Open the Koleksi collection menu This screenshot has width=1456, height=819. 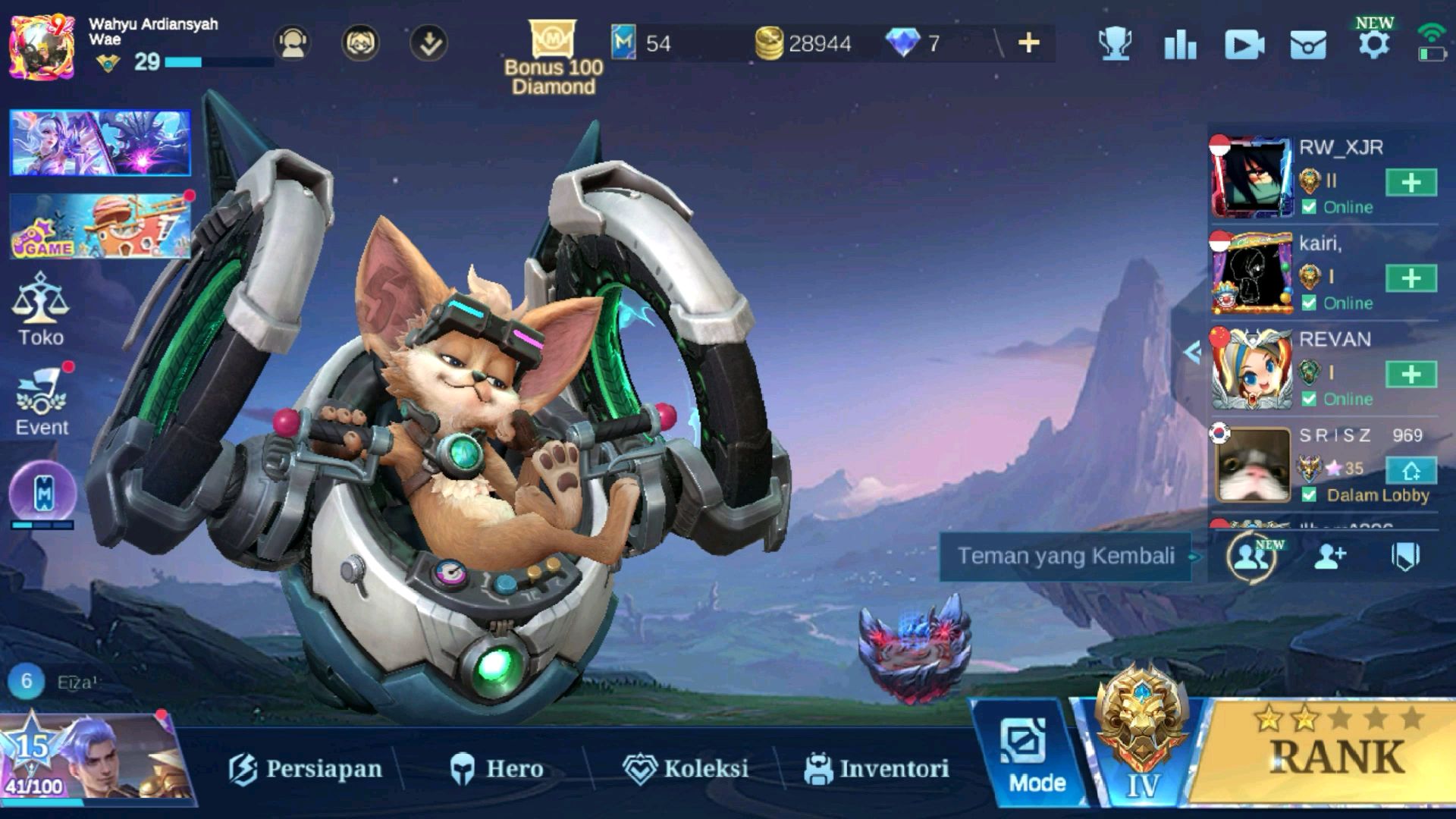(x=686, y=768)
